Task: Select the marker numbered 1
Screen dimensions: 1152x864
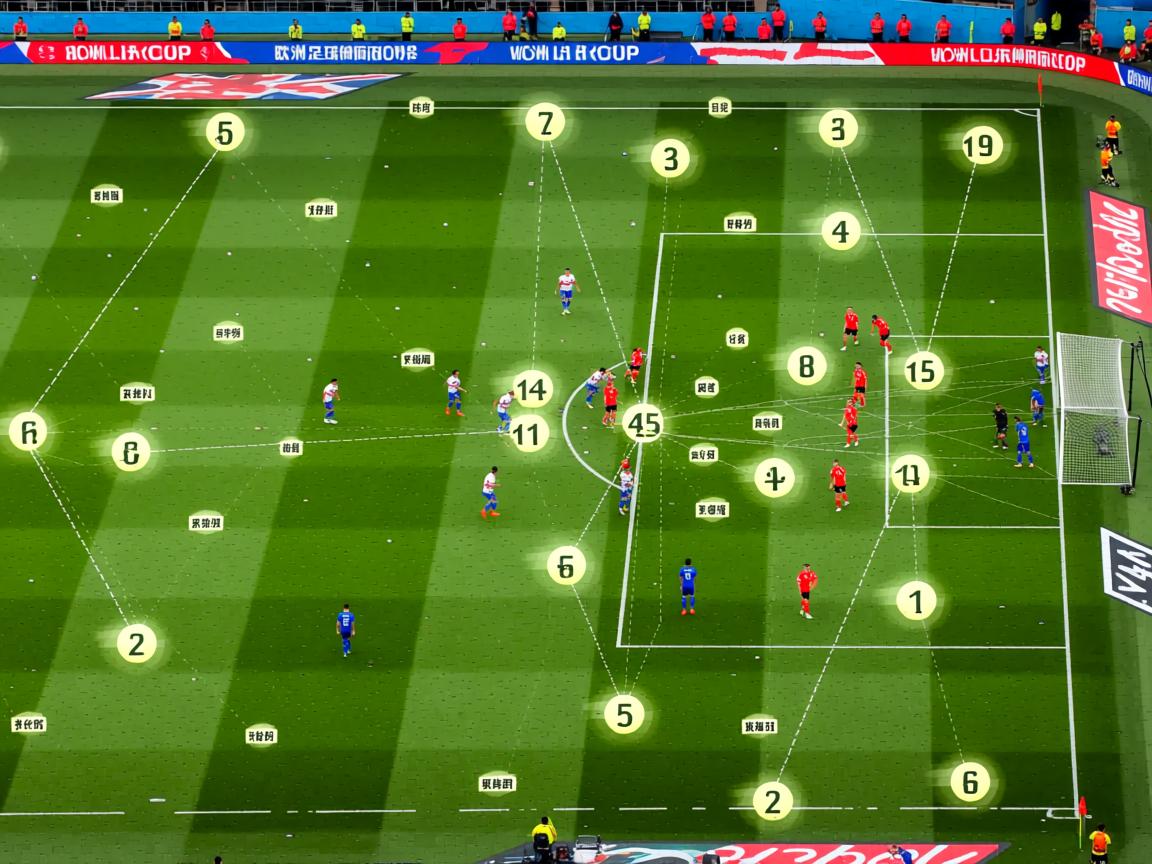Action: (916, 600)
